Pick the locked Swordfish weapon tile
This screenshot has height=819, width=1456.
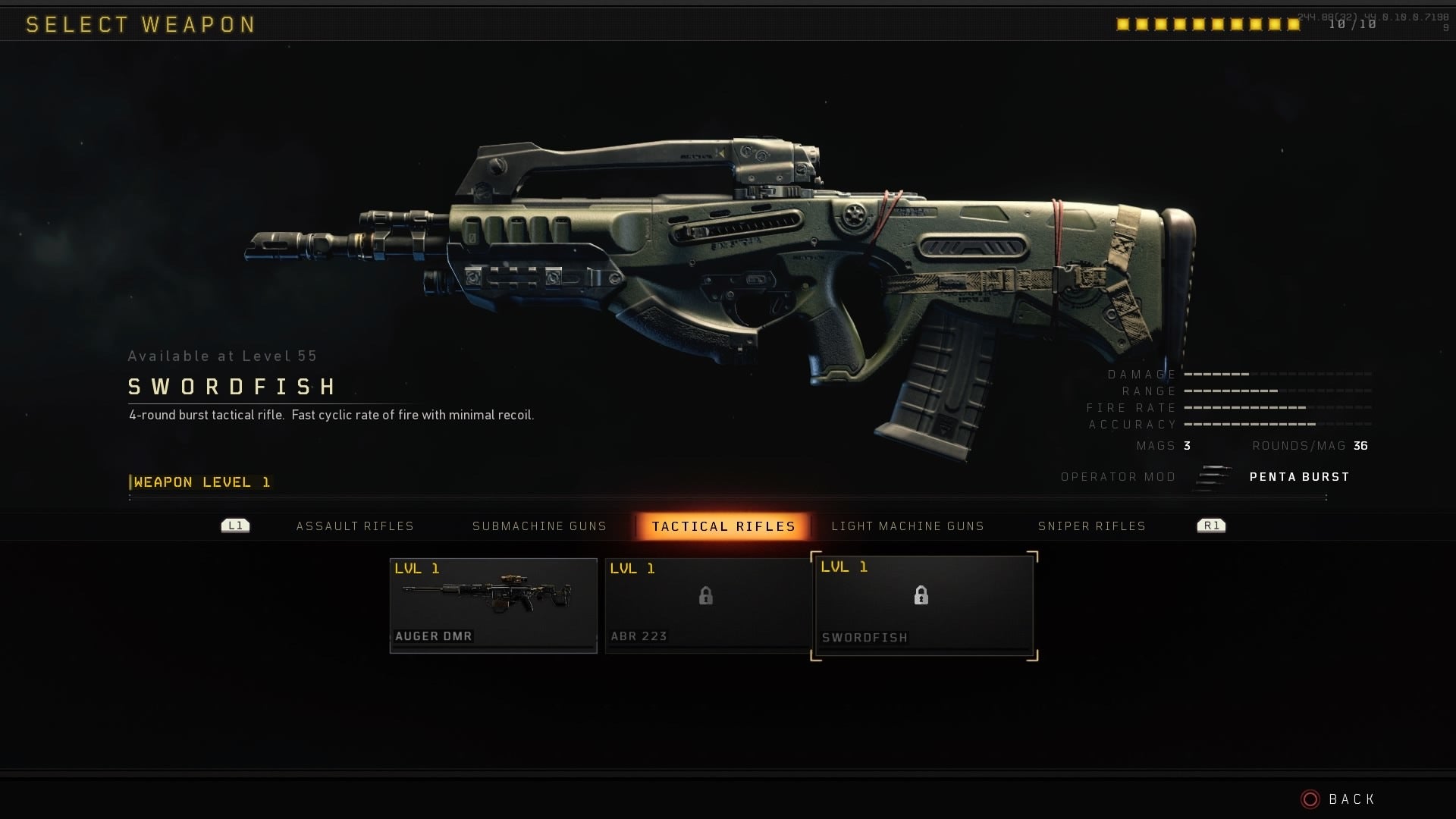924,605
